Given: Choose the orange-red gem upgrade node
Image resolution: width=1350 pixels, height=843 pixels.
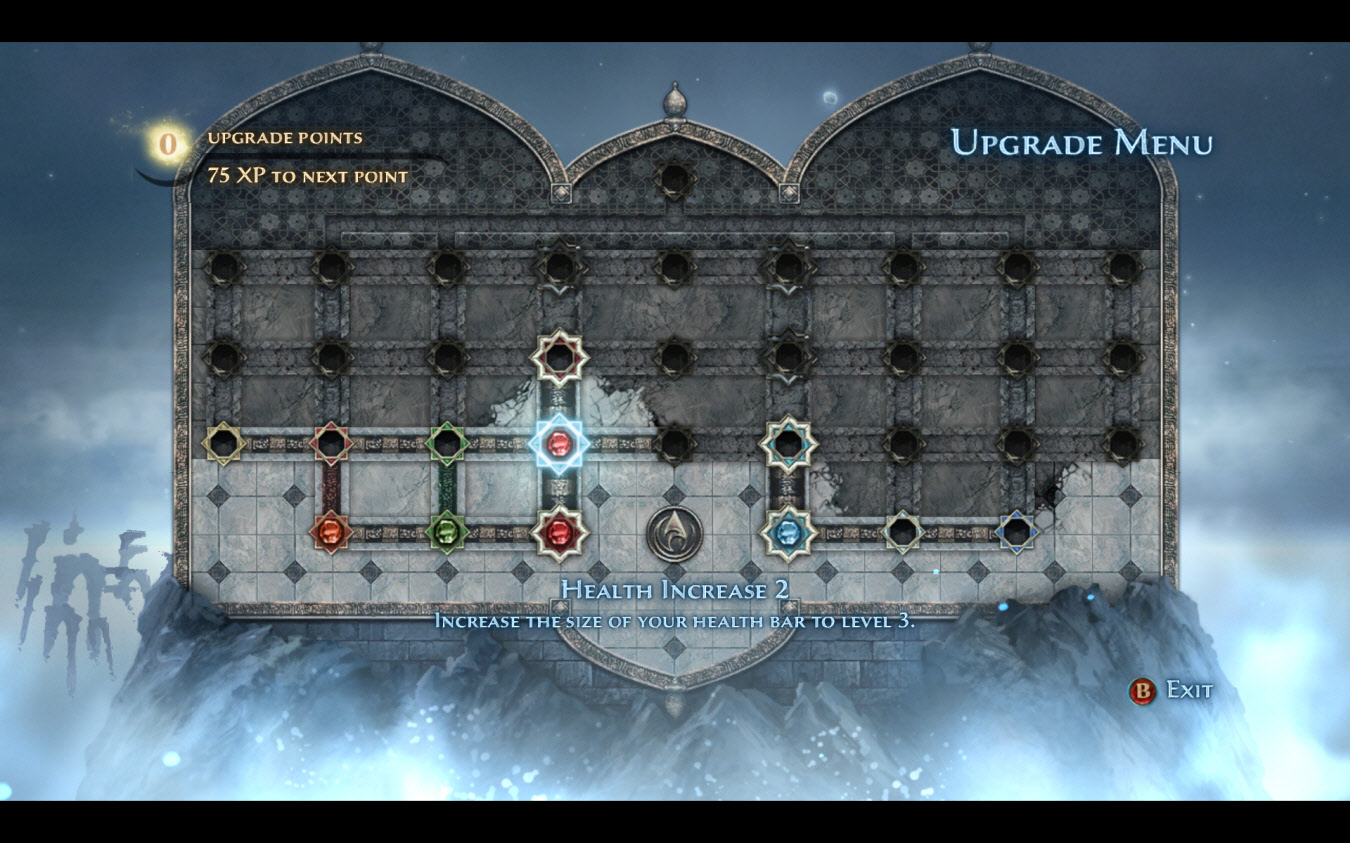Looking at the screenshot, I should 331,532.
